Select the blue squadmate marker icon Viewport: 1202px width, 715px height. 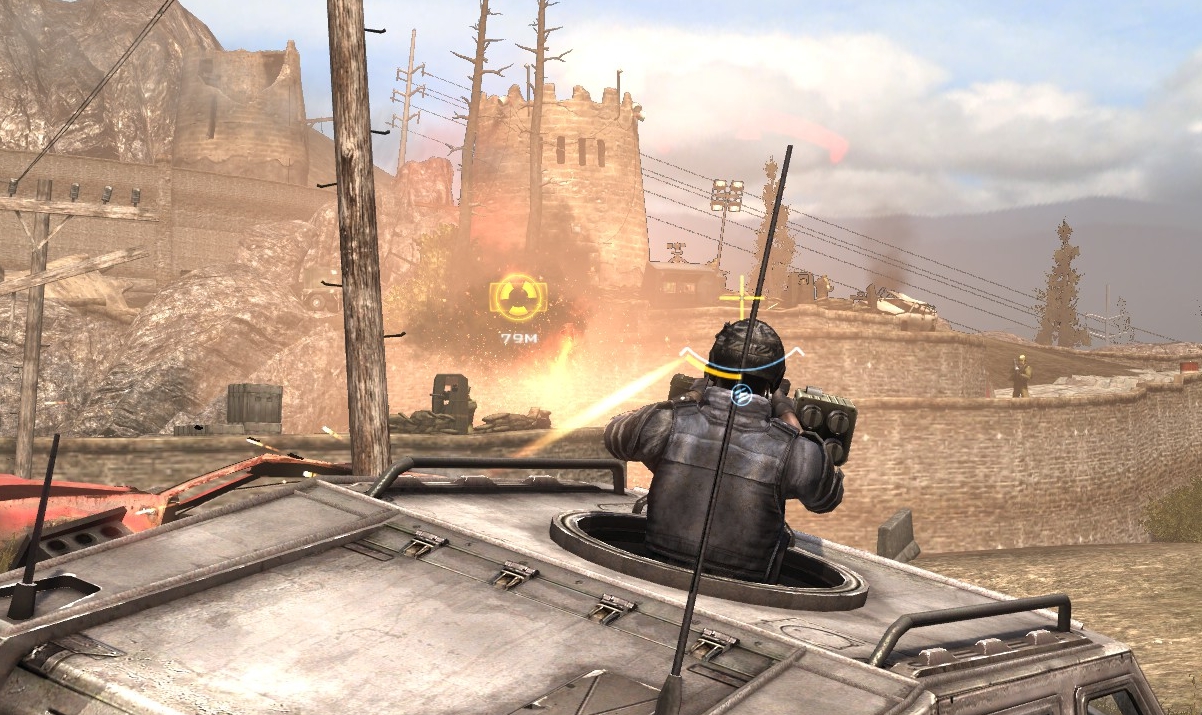click(x=741, y=396)
